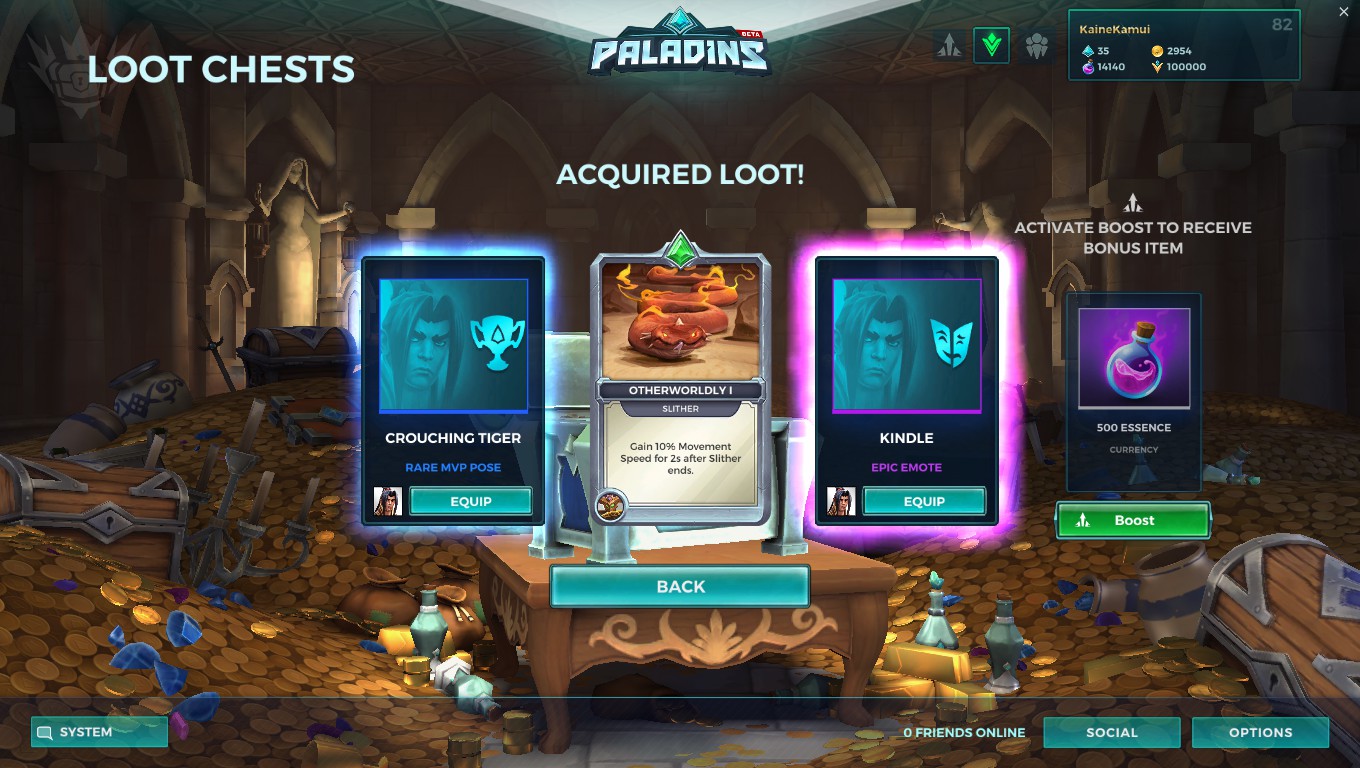This screenshot has height=768, width=1360.
Task: View the 0 Friends Online link
Action: 963,732
